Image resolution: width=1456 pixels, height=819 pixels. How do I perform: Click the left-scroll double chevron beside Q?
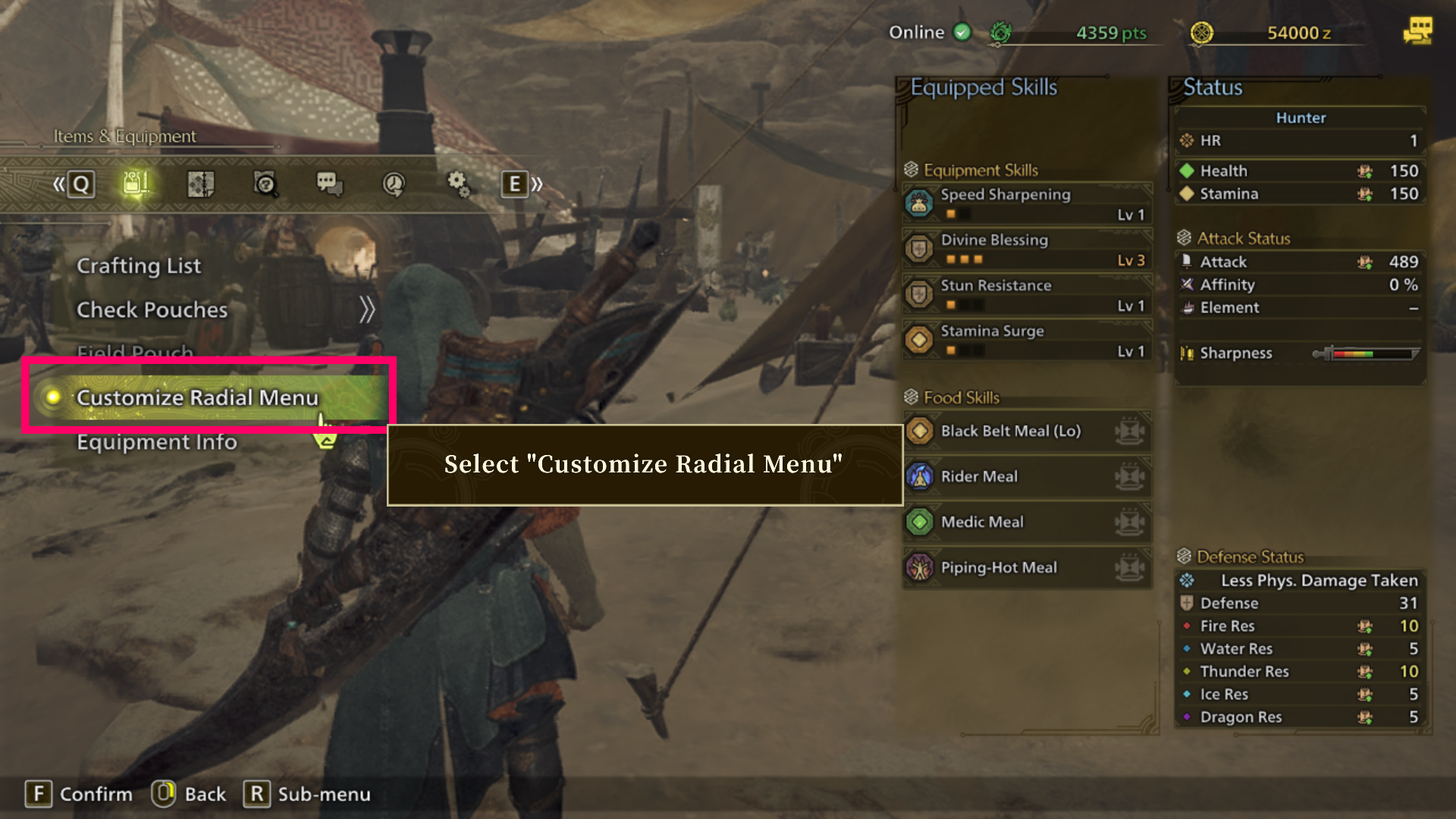coord(59,184)
